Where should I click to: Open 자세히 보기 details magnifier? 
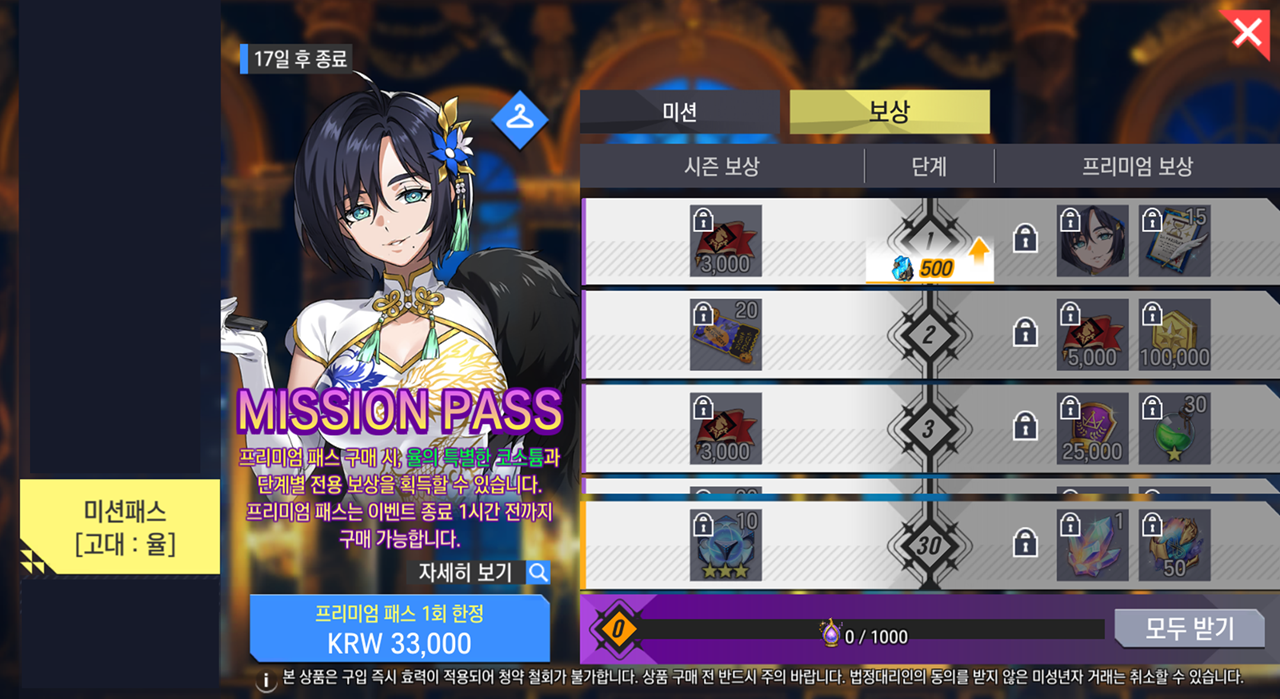tap(538, 572)
